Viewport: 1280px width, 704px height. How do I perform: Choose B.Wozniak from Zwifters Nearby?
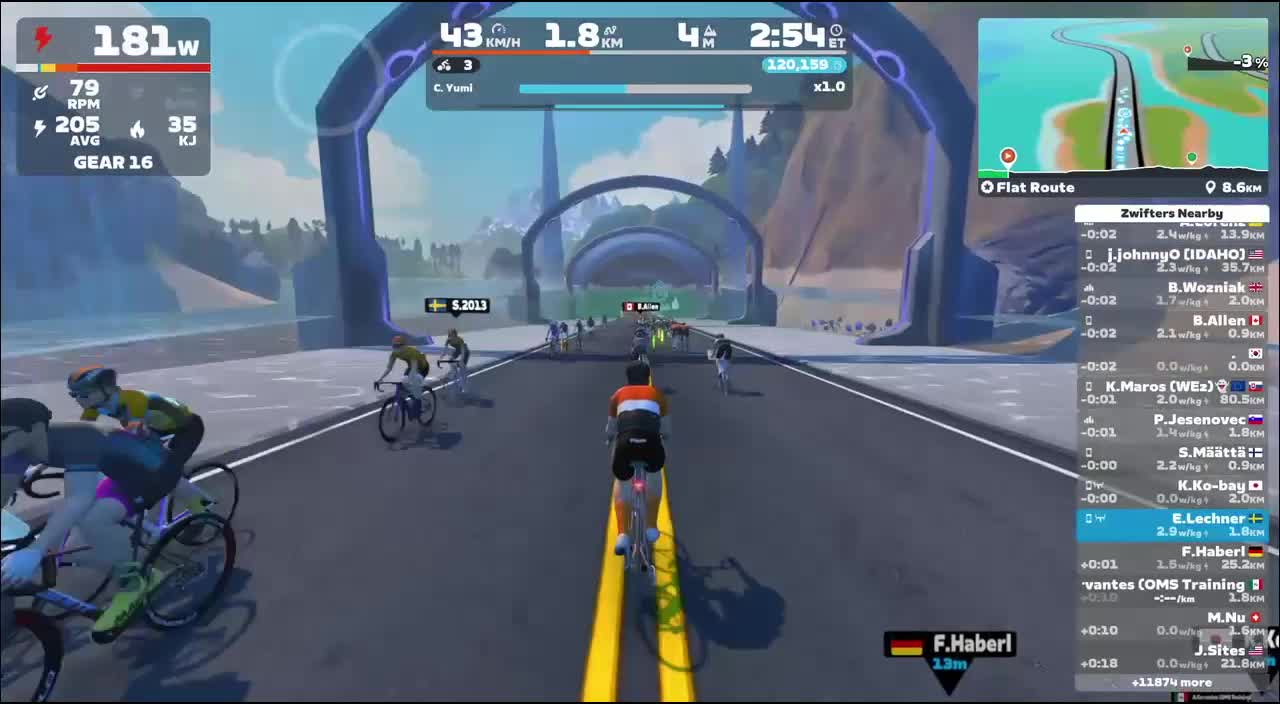click(x=1172, y=293)
